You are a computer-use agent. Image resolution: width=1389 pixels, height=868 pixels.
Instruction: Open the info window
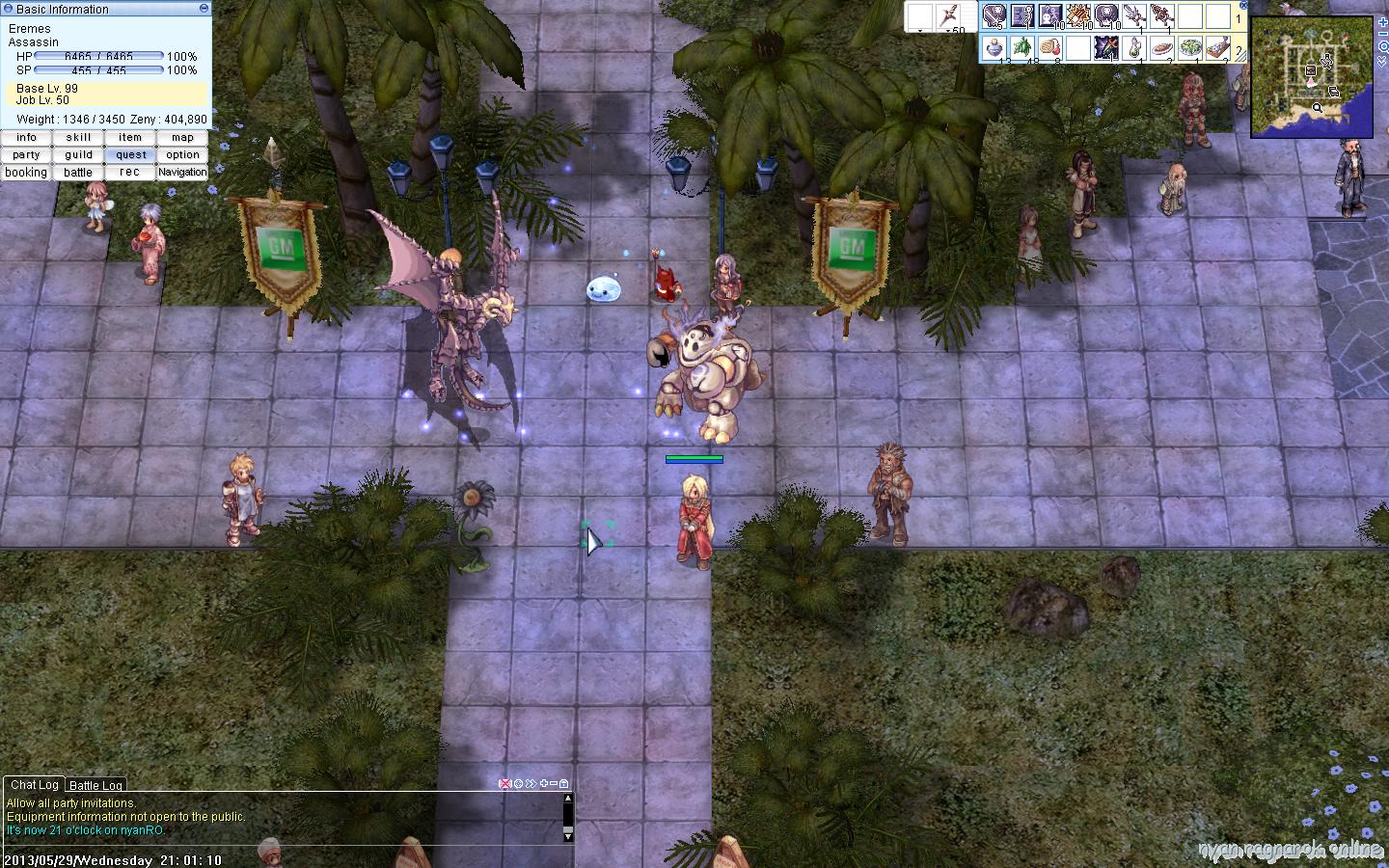(x=26, y=138)
